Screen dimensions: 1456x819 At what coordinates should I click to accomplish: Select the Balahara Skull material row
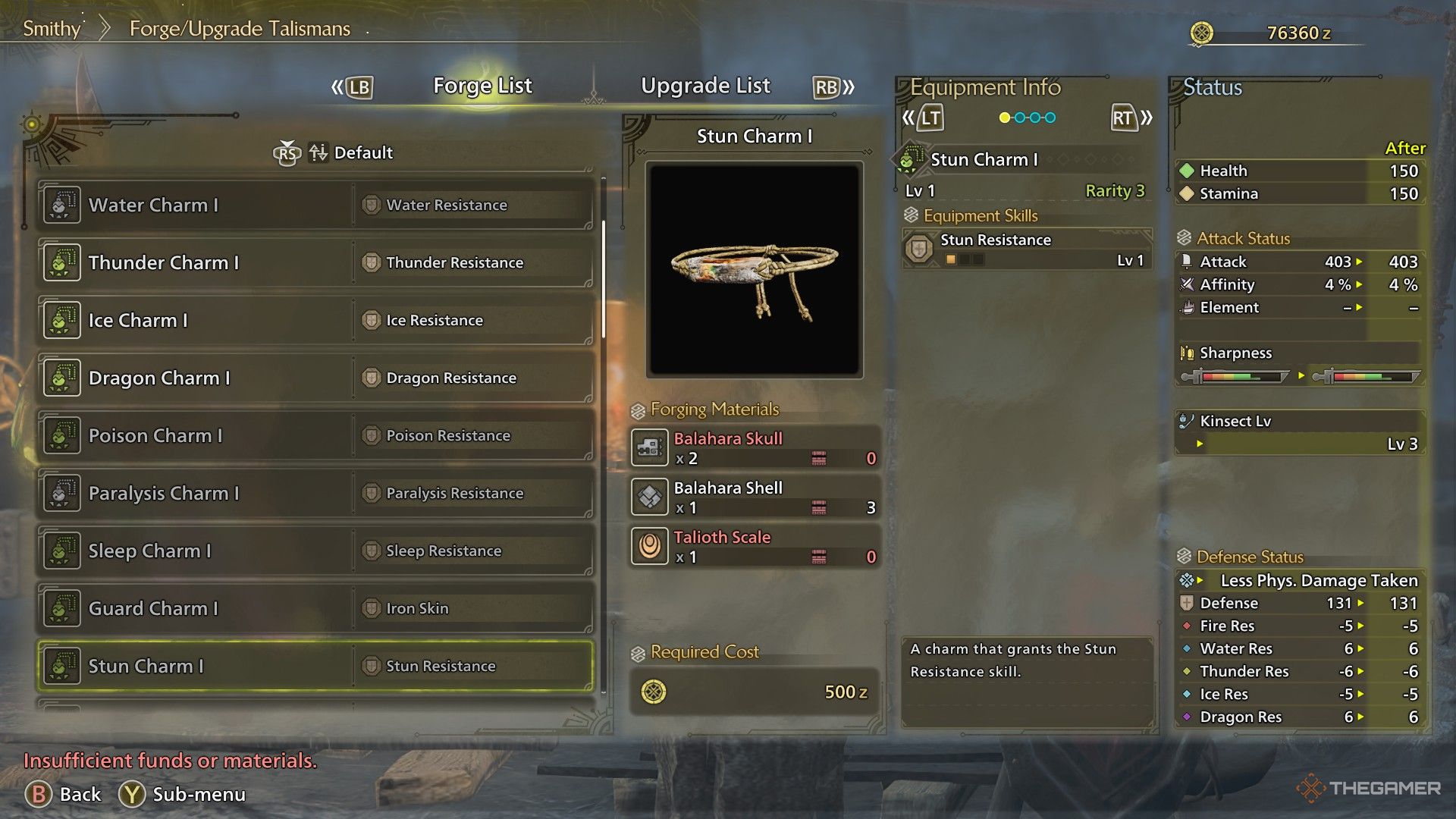tap(755, 447)
